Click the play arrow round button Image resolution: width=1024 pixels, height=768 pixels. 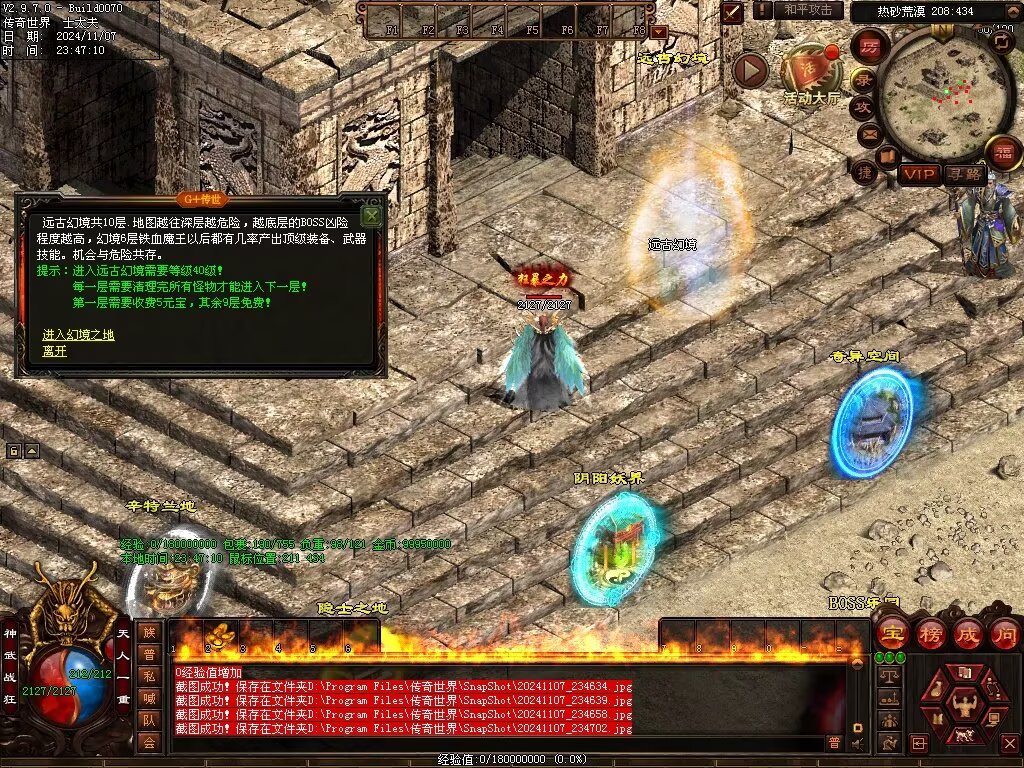coord(750,70)
